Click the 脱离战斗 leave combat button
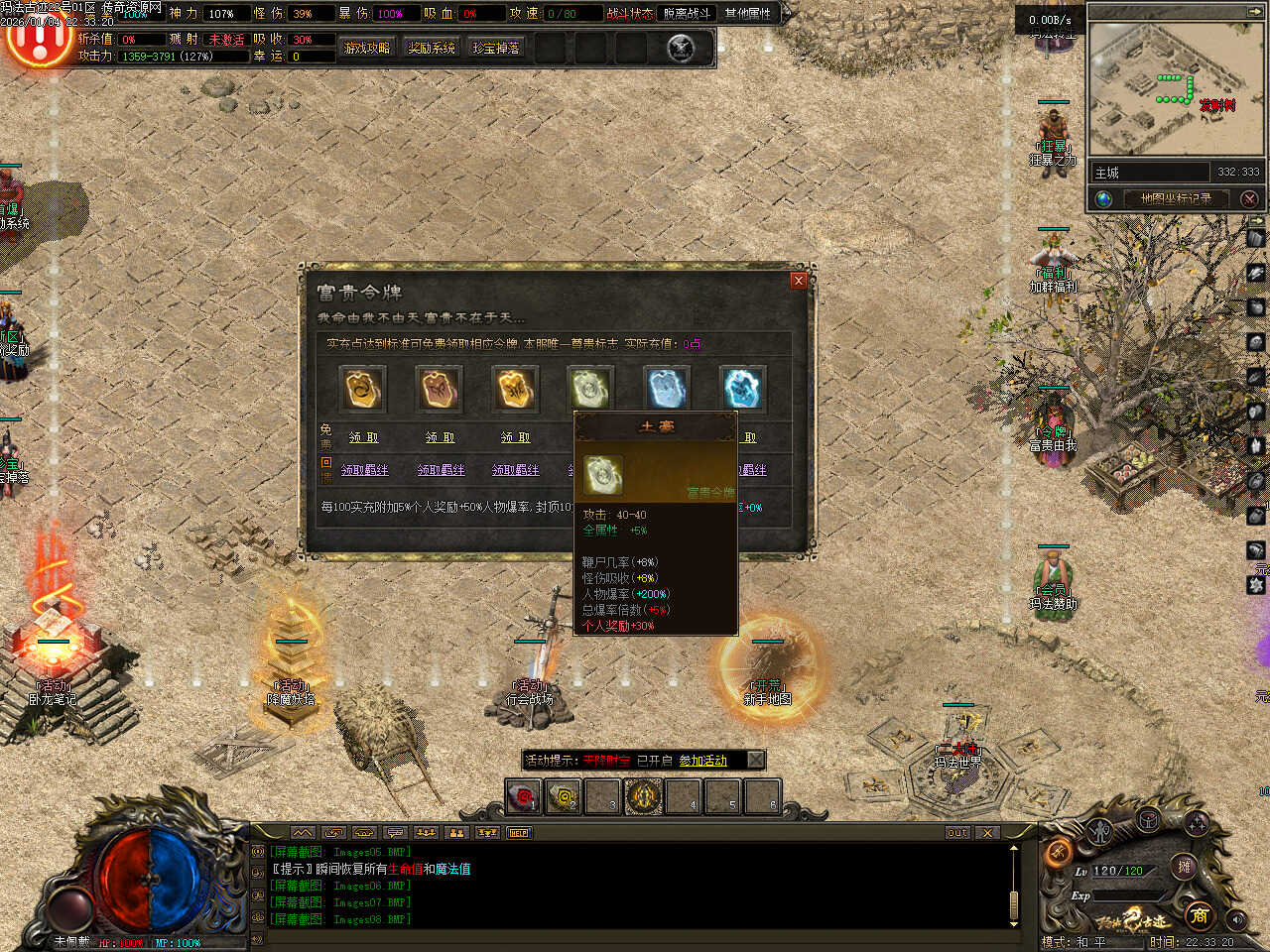The image size is (1270, 952). pos(688,14)
